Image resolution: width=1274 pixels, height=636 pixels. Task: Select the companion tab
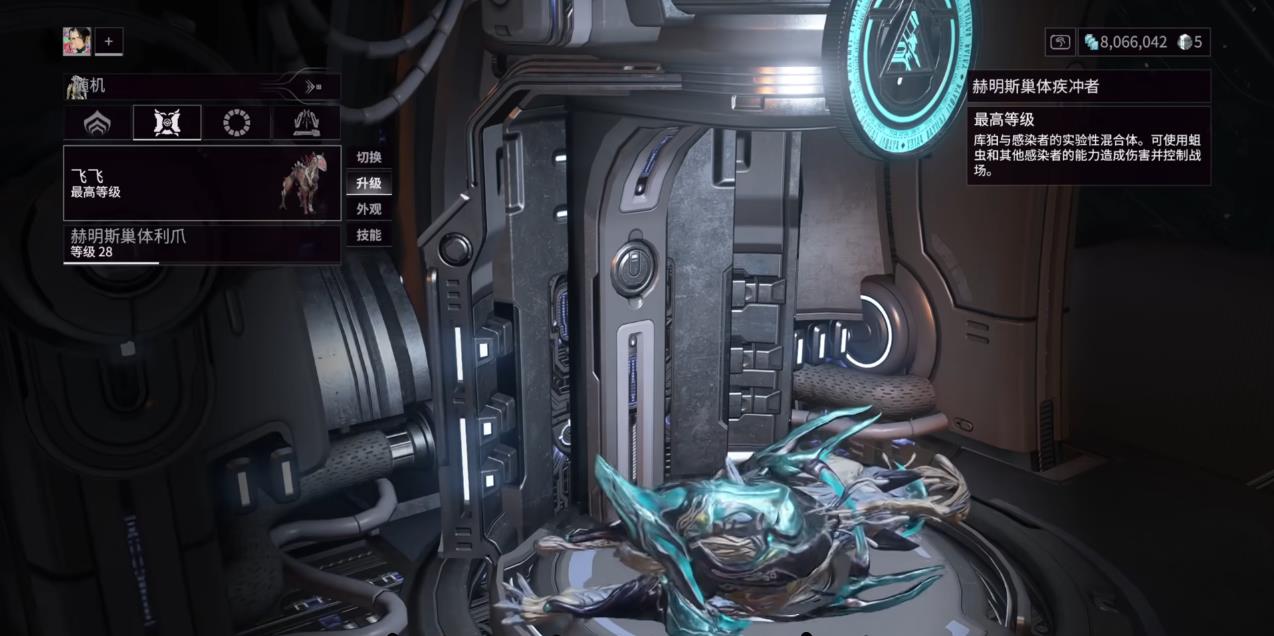(x=167, y=123)
